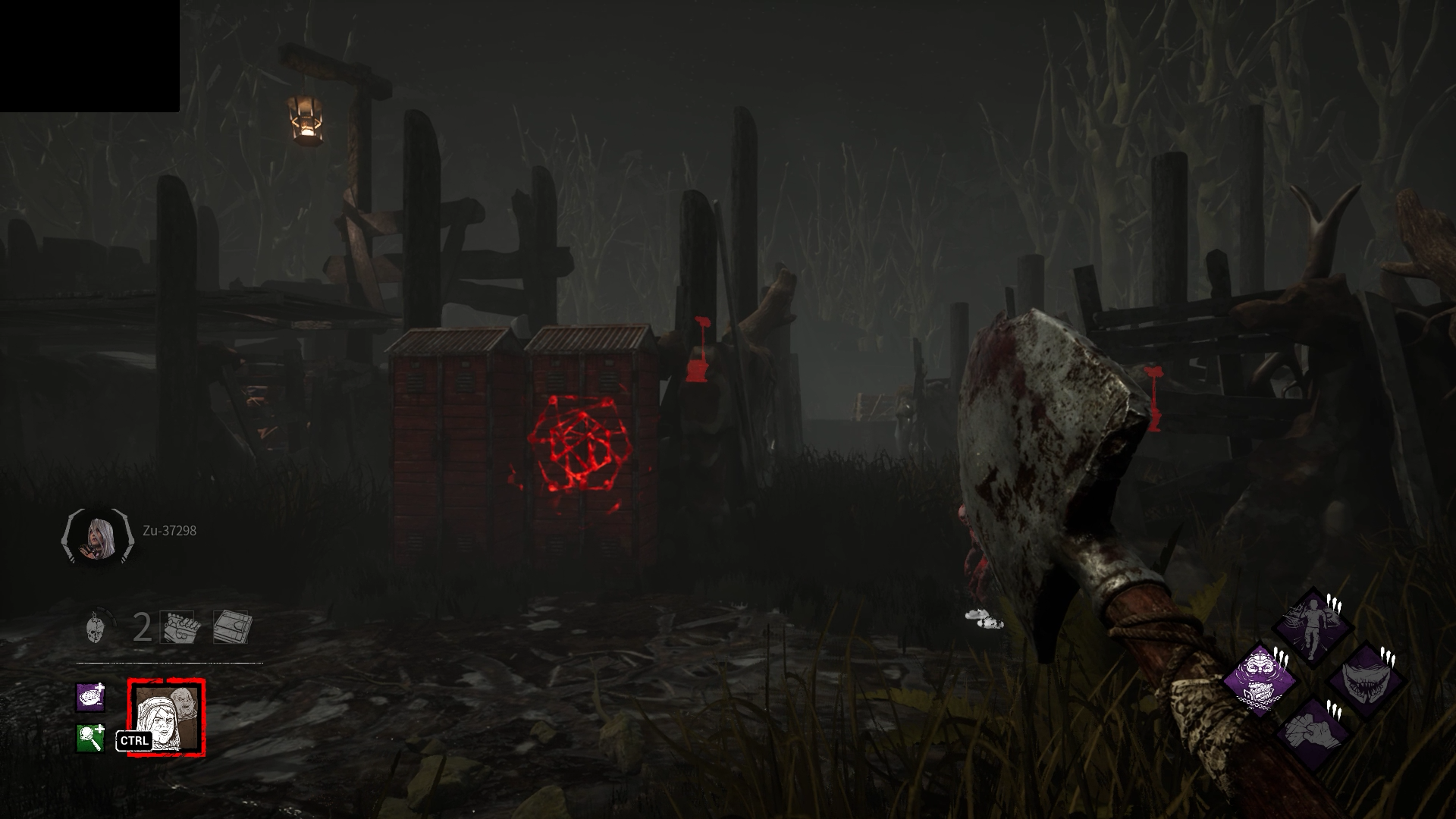Toggle the crow disturbance indicator

click(x=982, y=620)
